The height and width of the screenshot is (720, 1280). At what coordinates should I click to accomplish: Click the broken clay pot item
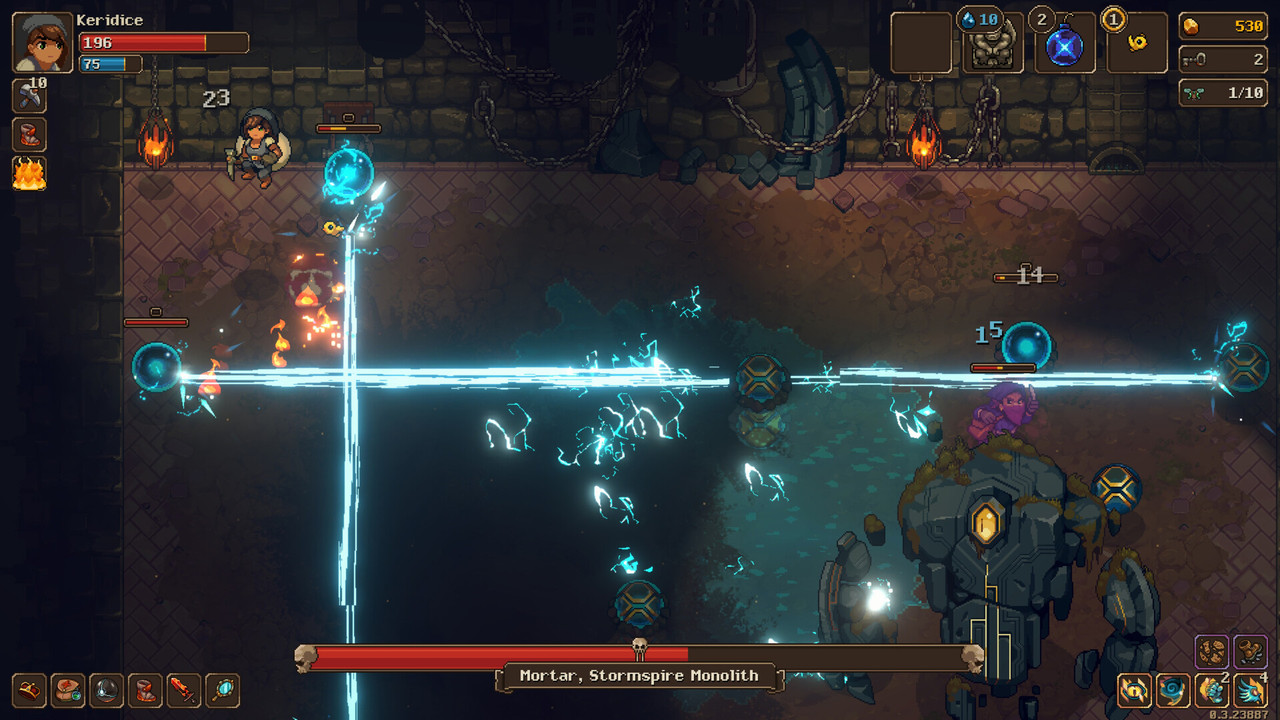(x=1250, y=651)
